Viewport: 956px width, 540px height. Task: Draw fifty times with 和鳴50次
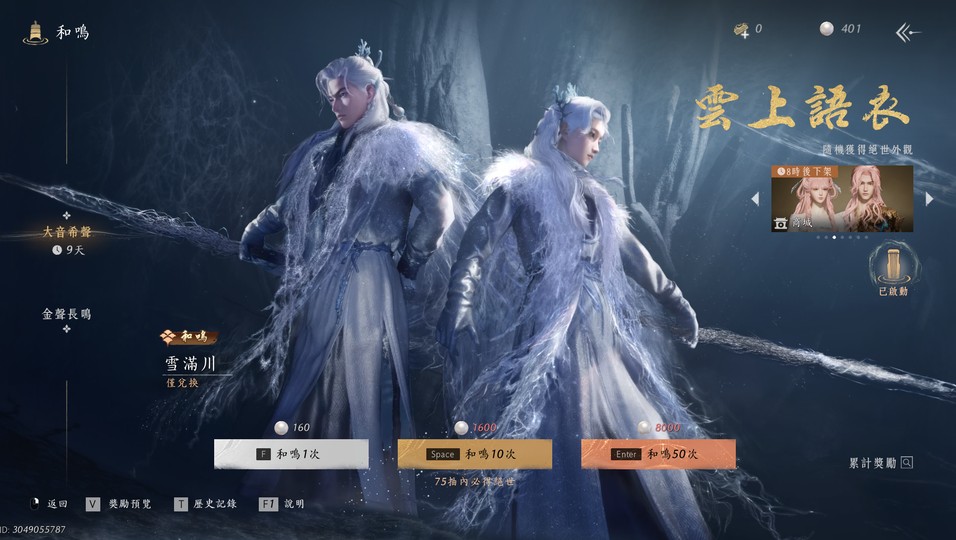(x=658, y=454)
